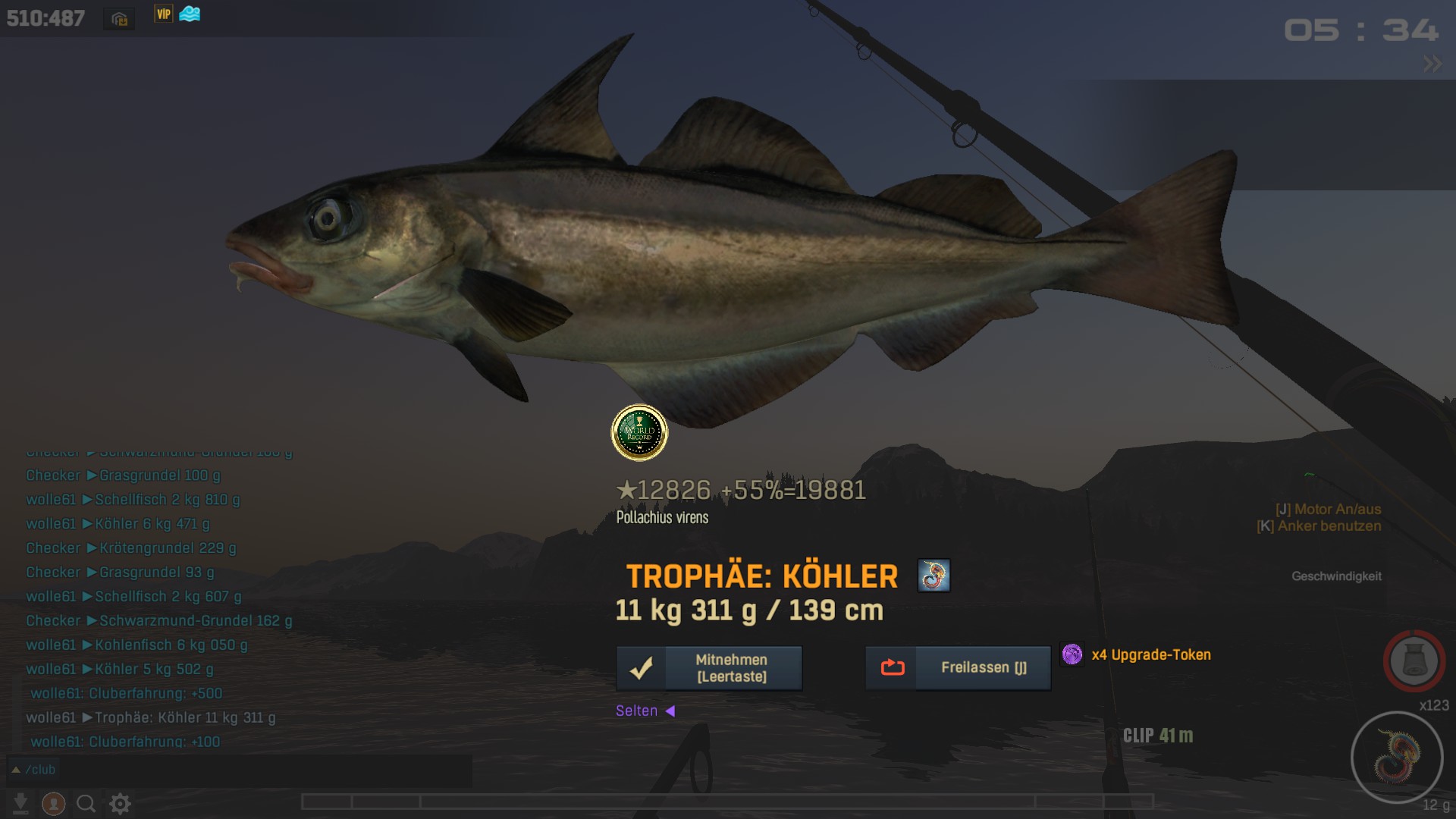Open the settings gear icon
Image resolution: width=1456 pixels, height=819 pixels.
tap(120, 803)
